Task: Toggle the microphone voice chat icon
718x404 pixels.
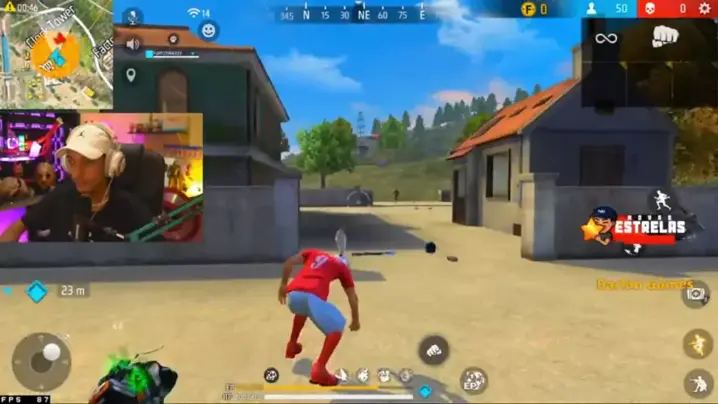Action: coord(132,17)
